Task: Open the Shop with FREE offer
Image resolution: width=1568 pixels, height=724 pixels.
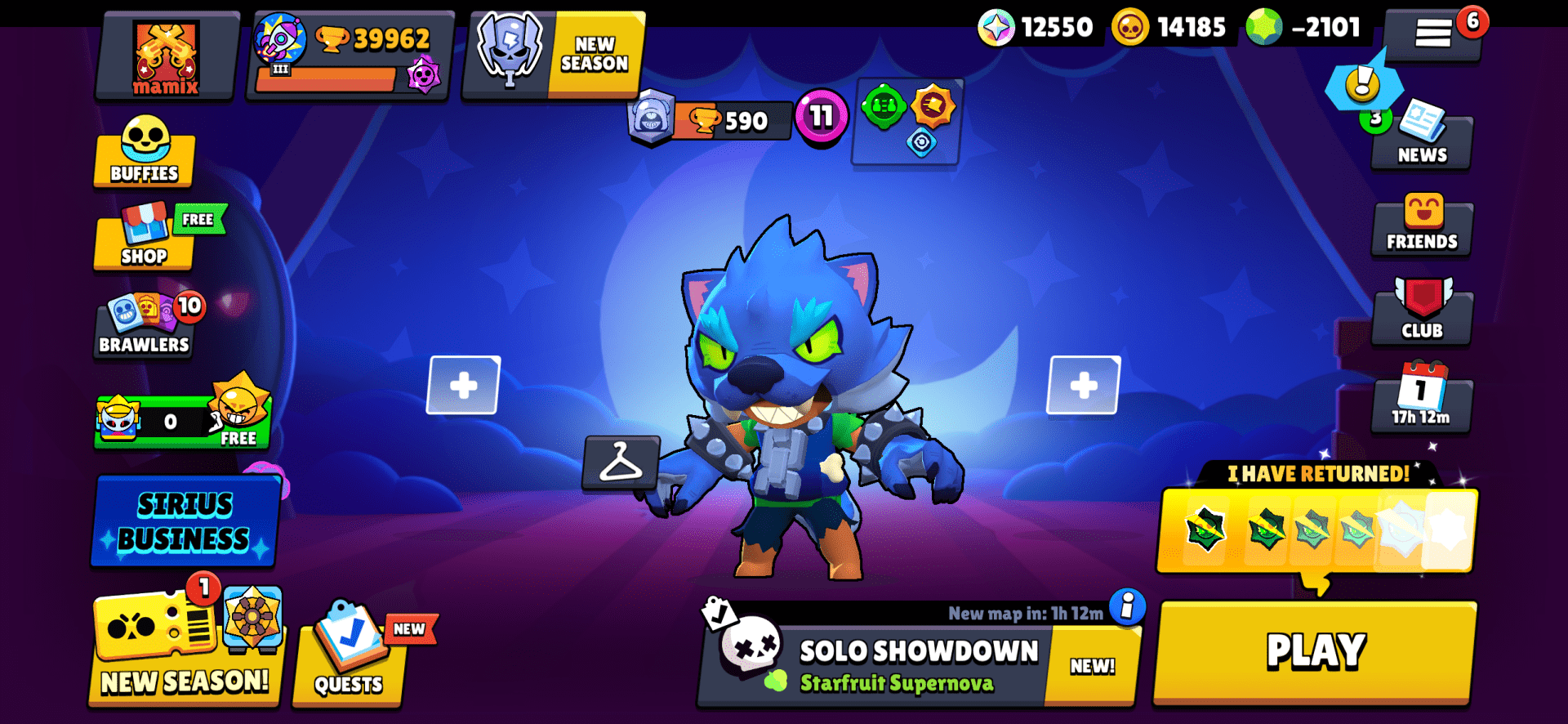Action: click(x=144, y=243)
